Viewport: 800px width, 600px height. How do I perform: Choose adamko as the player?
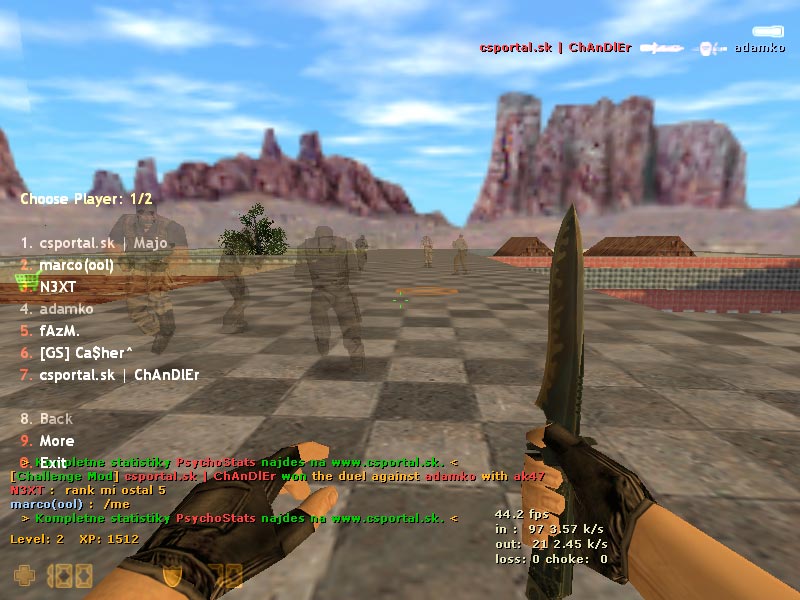coord(66,309)
